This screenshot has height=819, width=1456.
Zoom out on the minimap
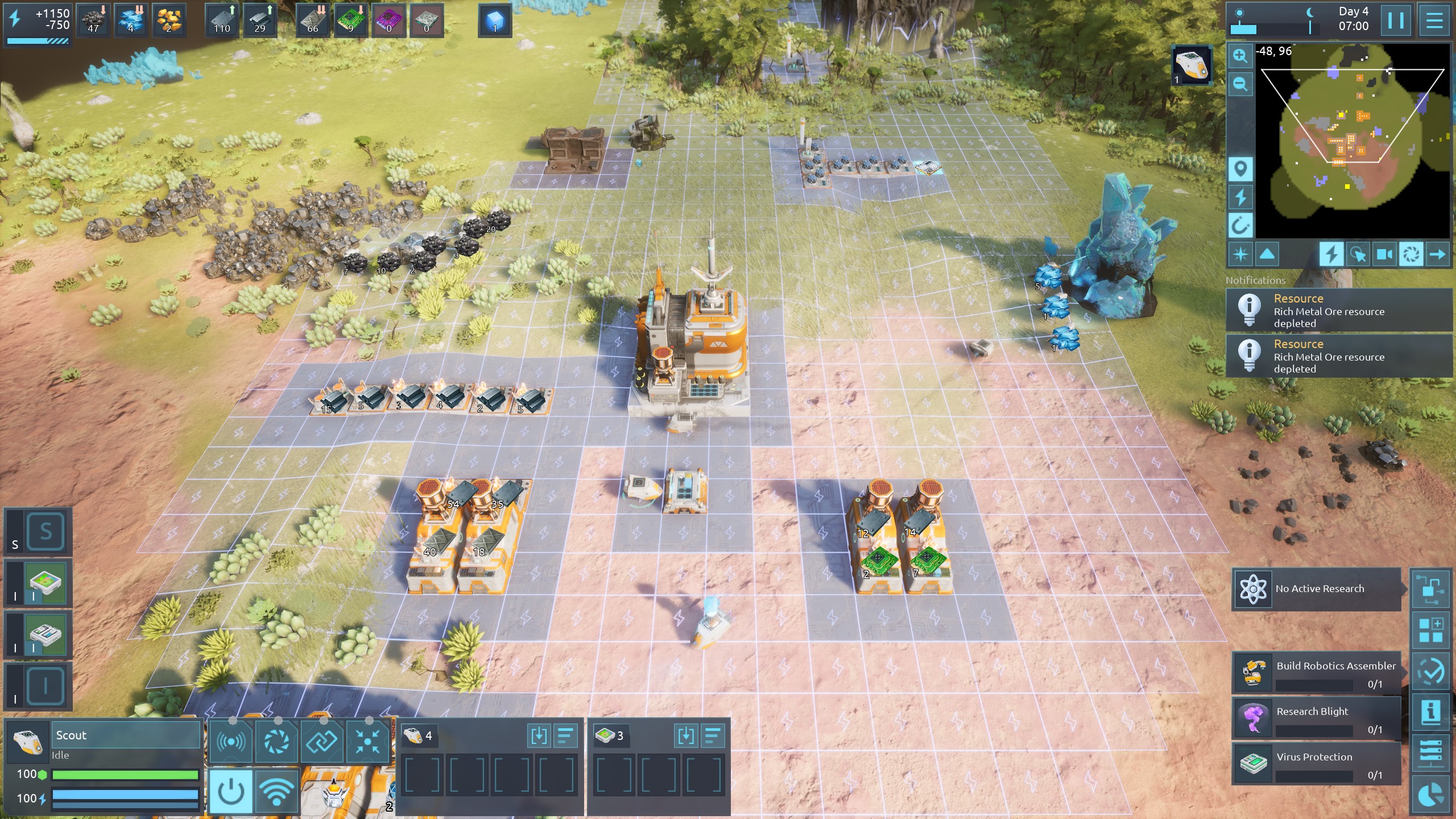click(1240, 85)
